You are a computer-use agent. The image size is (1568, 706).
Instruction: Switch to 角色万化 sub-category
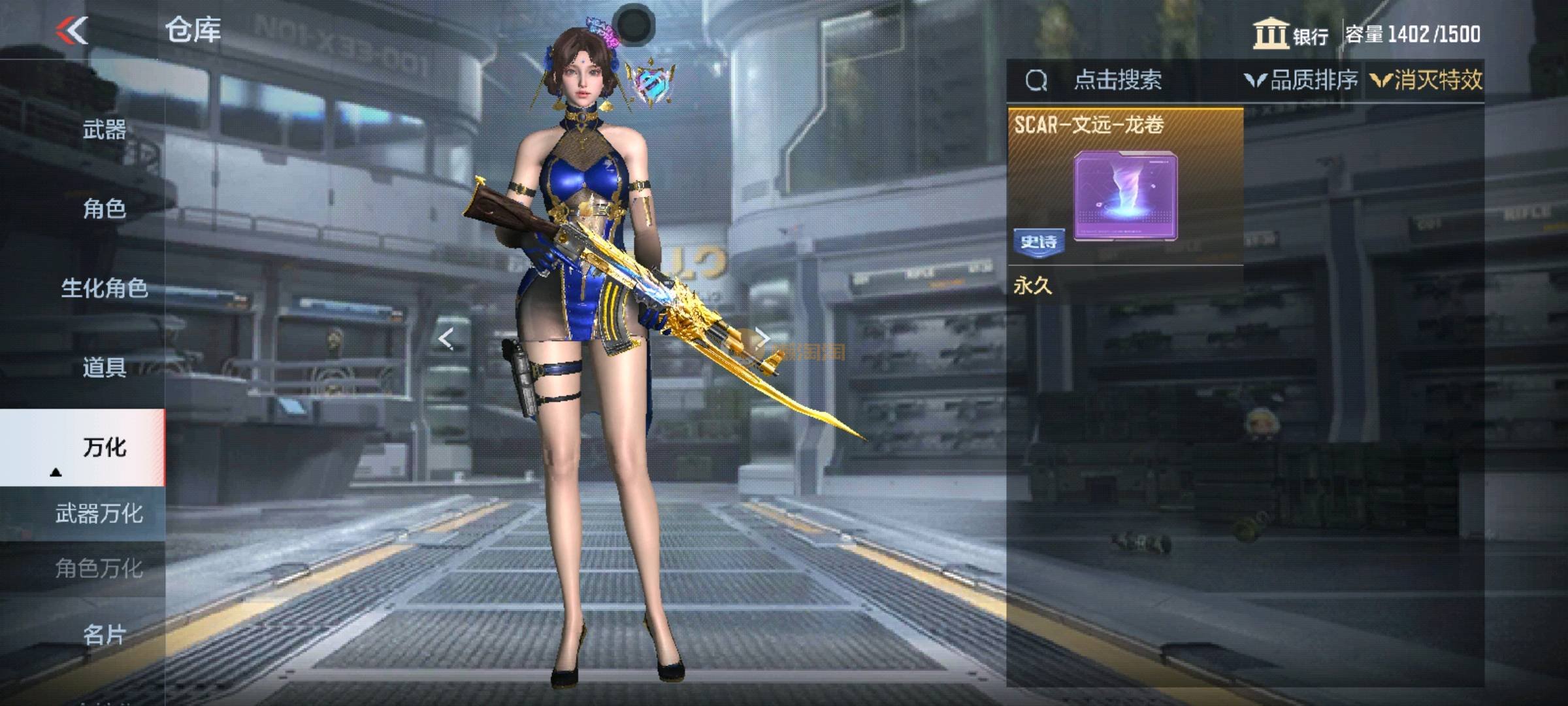pyautogui.click(x=98, y=568)
